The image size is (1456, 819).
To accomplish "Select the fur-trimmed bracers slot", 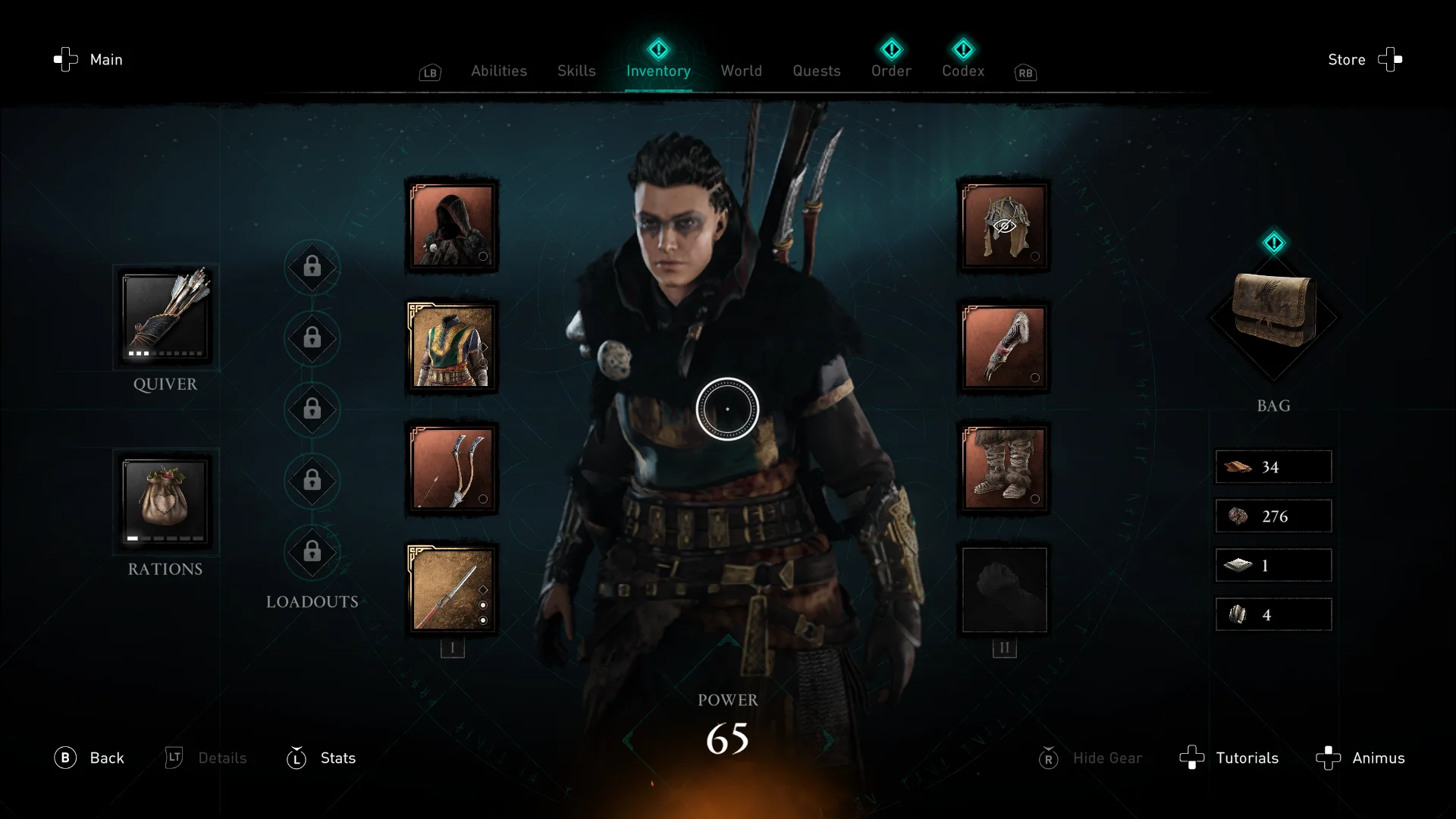I will (1004, 347).
